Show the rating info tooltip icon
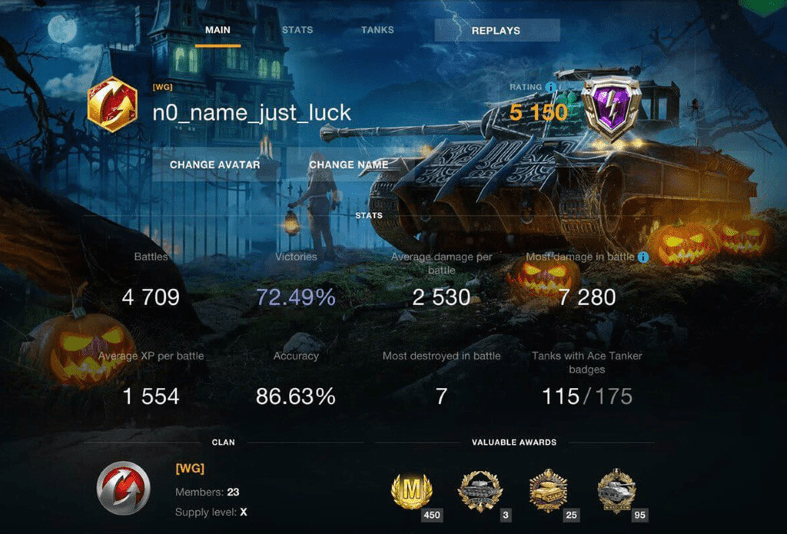This screenshot has height=534, width=787. 551,88
